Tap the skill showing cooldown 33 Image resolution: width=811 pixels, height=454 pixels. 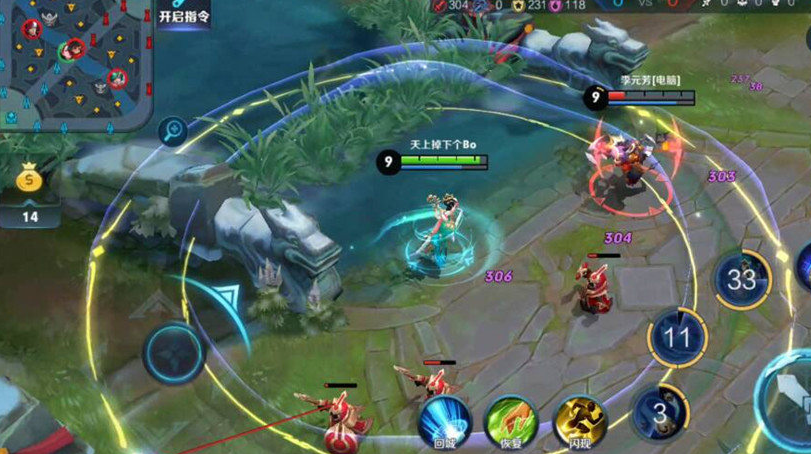741,279
